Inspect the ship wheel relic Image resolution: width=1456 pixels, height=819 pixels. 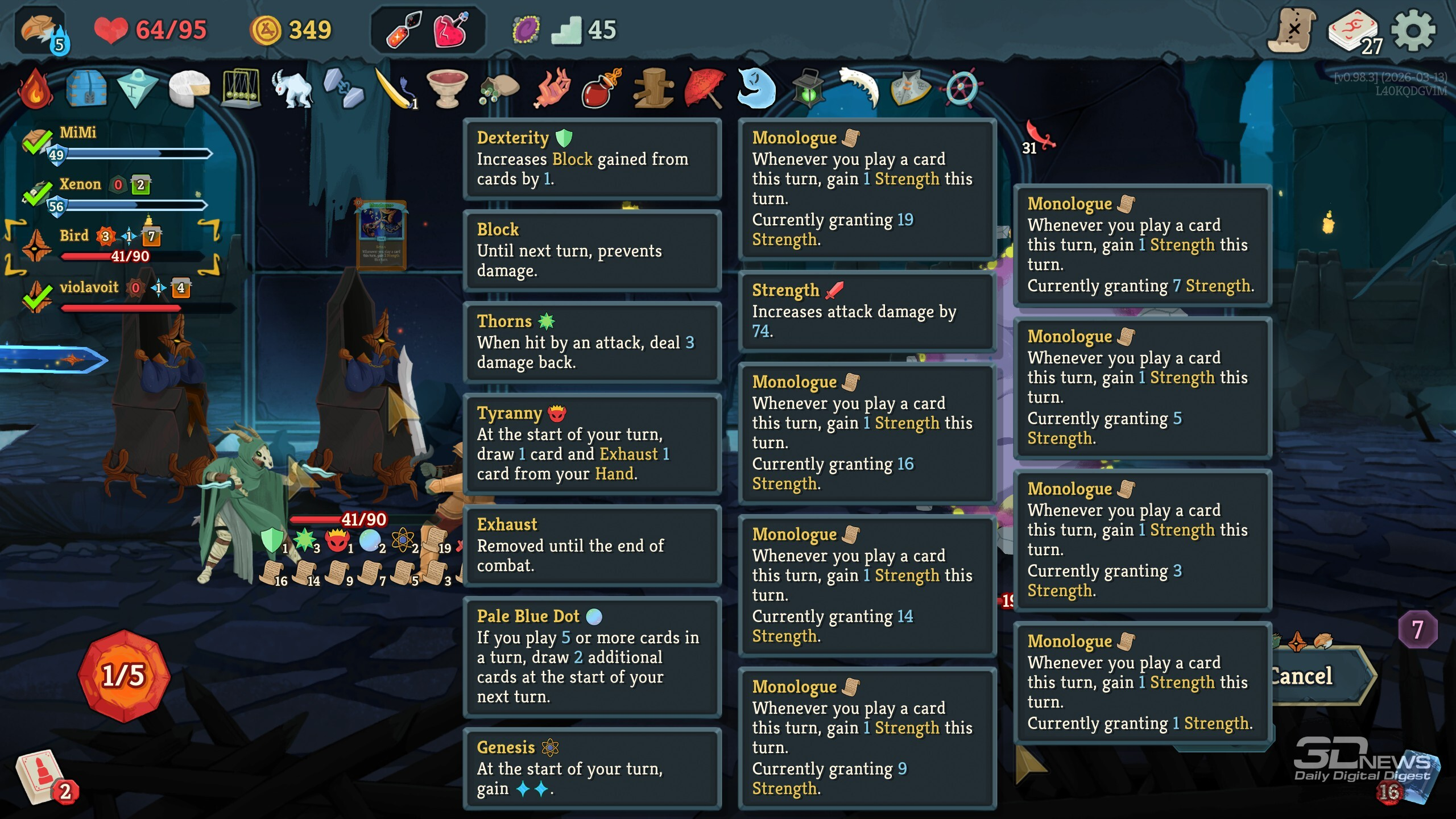(x=961, y=89)
